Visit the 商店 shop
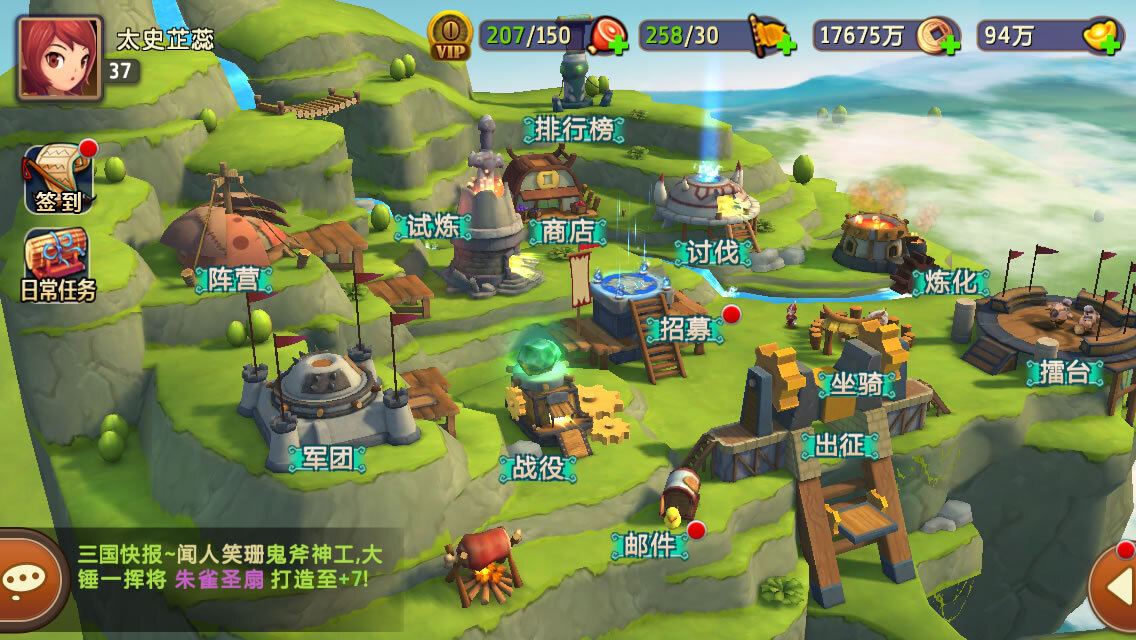This screenshot has width=1136, height=640. (567, 232)
